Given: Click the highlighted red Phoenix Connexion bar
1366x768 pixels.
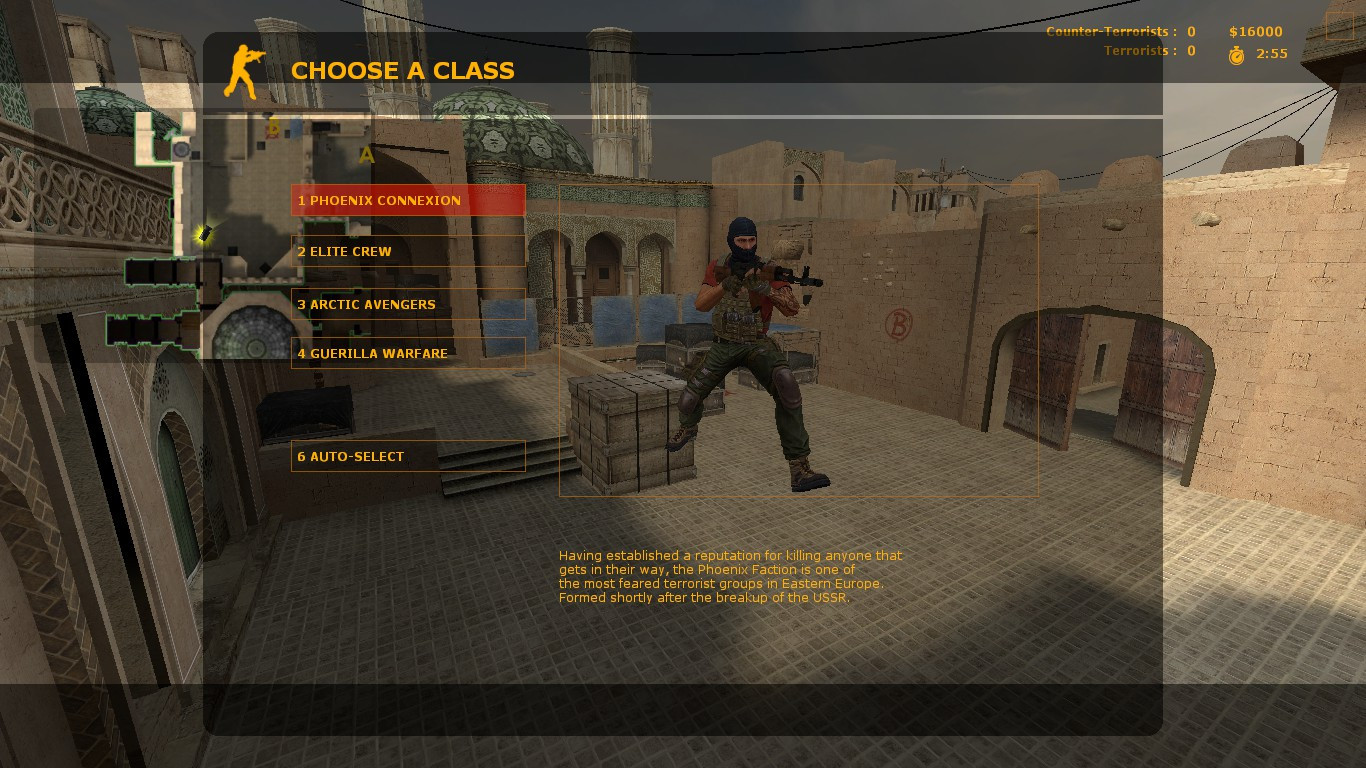Looking at the screenshot, I should (407, 200).
